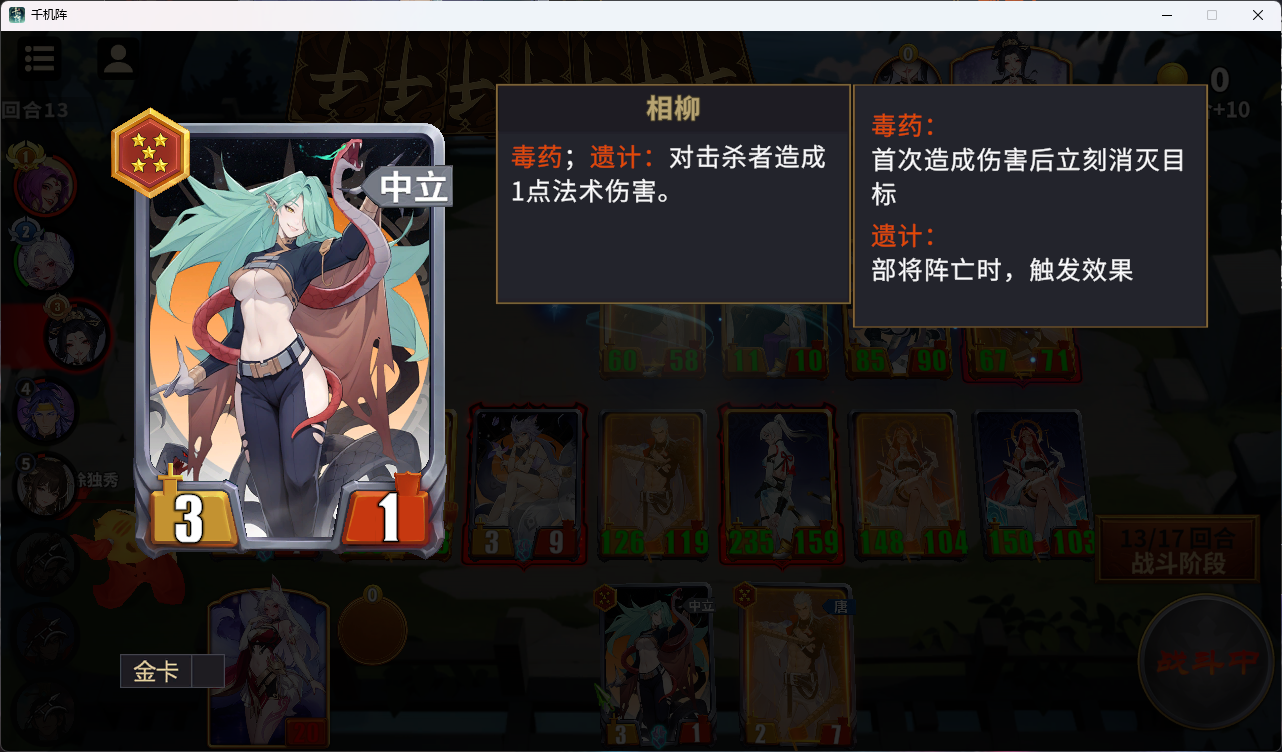The image size is (1282, 752).
Task: Open the player profile icon
Action: pyautogui.click(x=118, y=58)
